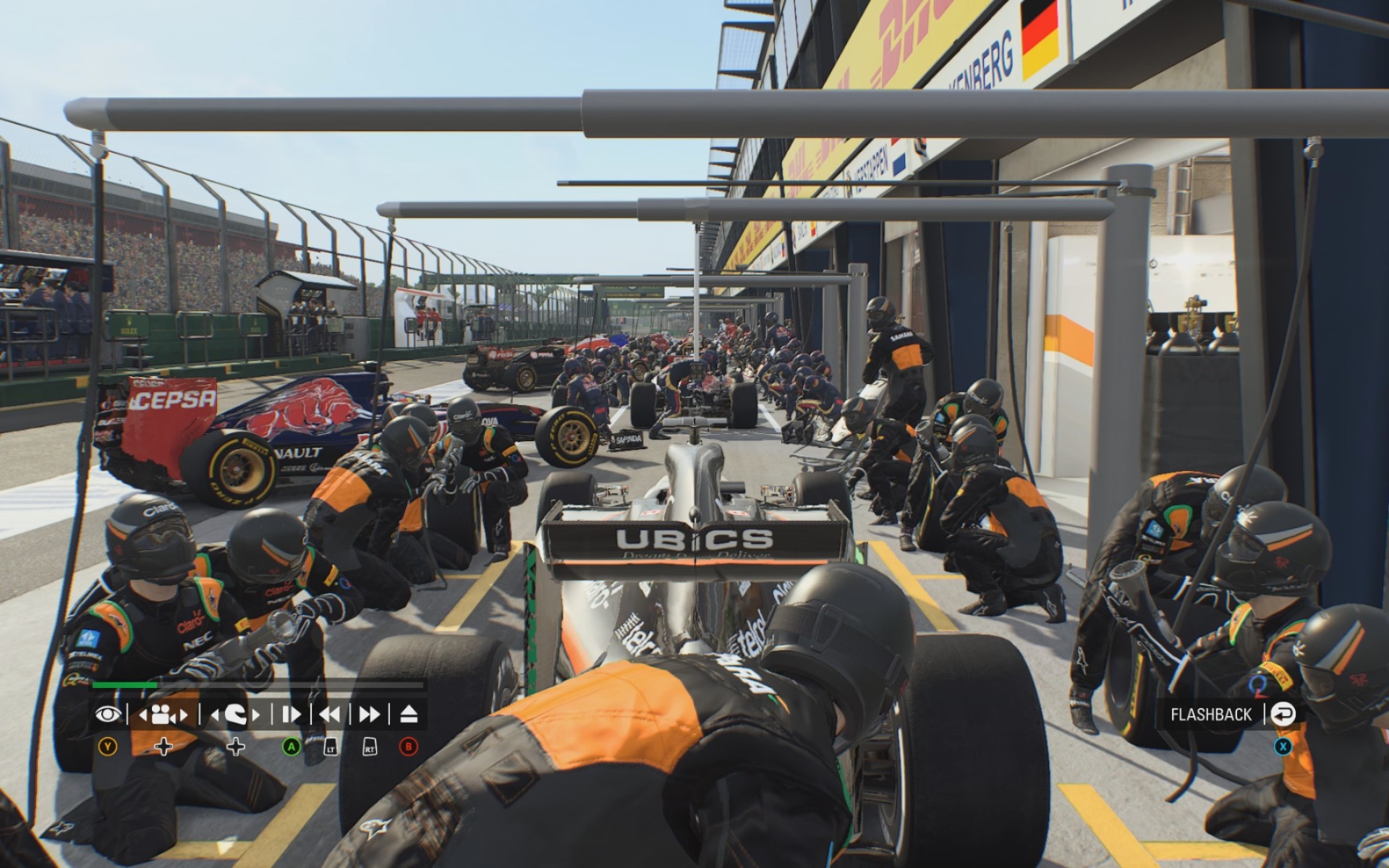Viewport: 1389px width, 868px height.
Task: Click the play/pause replay button
Action: click(291, 715)
